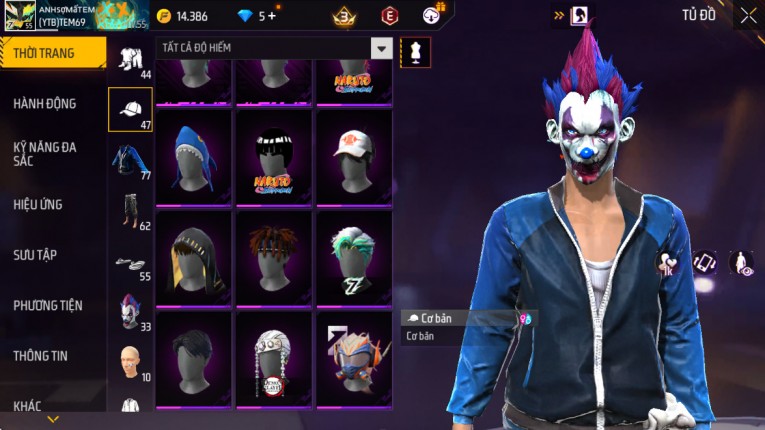The height and width of the screenshot is (430, 765).
Task: Show the shoes category tab
Action: (130, 262)
